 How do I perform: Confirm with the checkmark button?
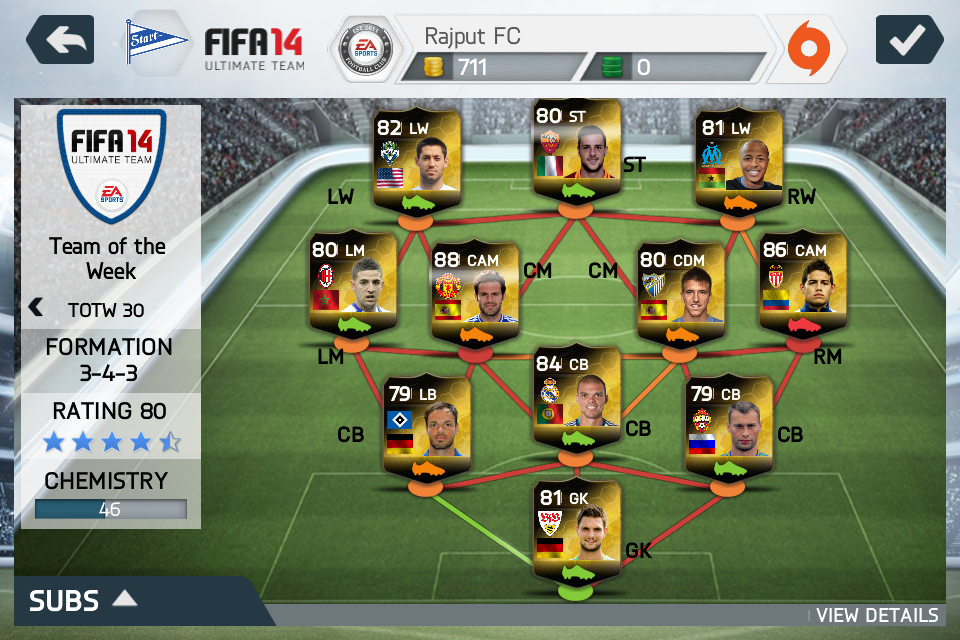tap(909, 41)
